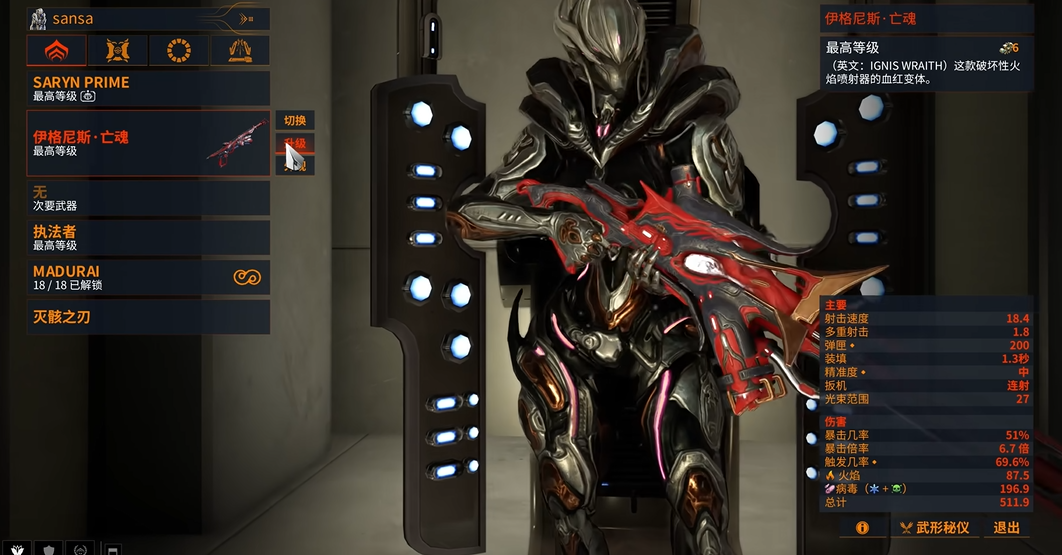This screenshot has width=1062, height=555.
Task: Click the 退出 exit button
Action: (1007, 527)
